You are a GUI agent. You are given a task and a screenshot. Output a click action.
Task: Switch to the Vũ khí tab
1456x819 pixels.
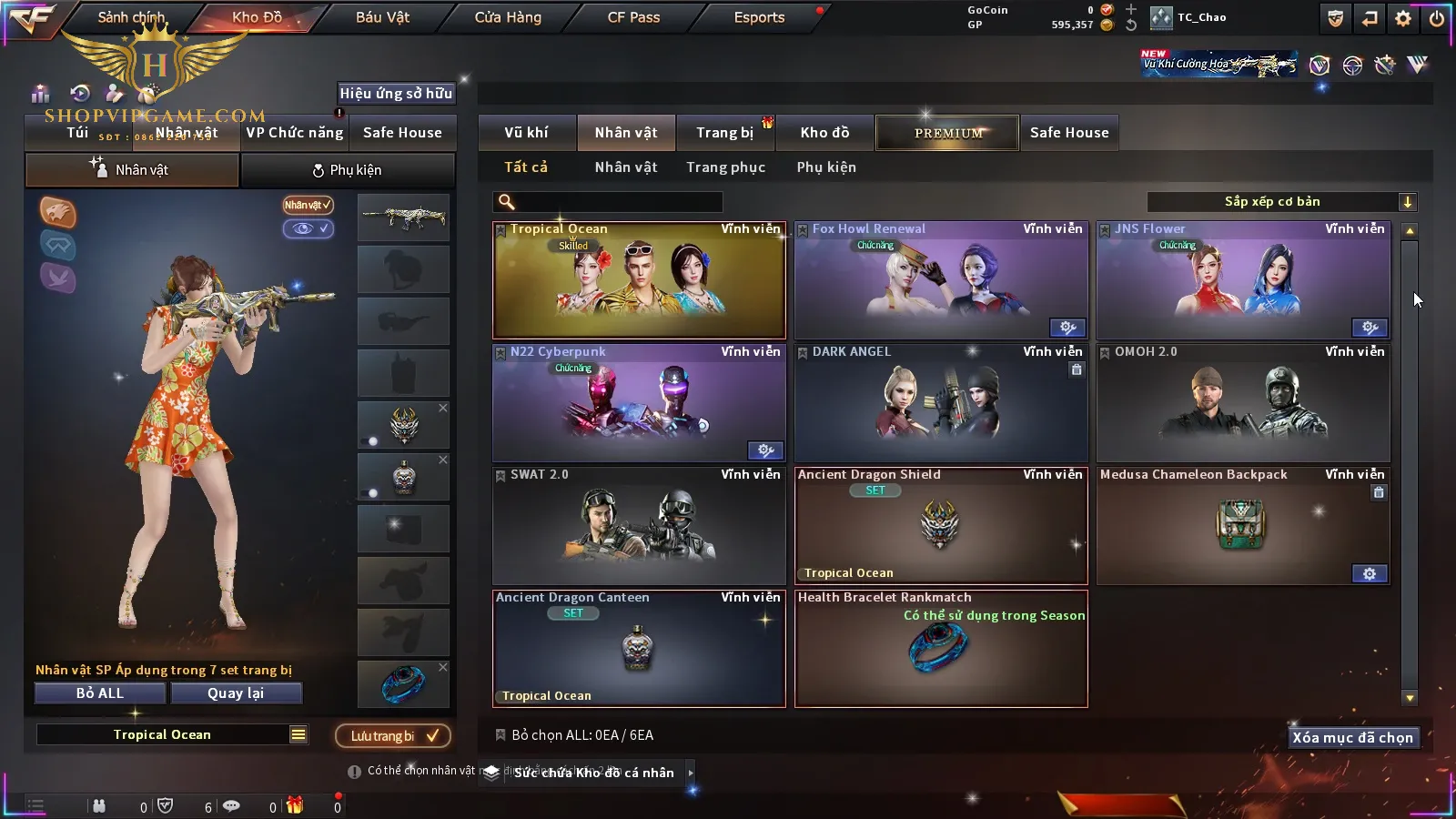tap(526, 133)
